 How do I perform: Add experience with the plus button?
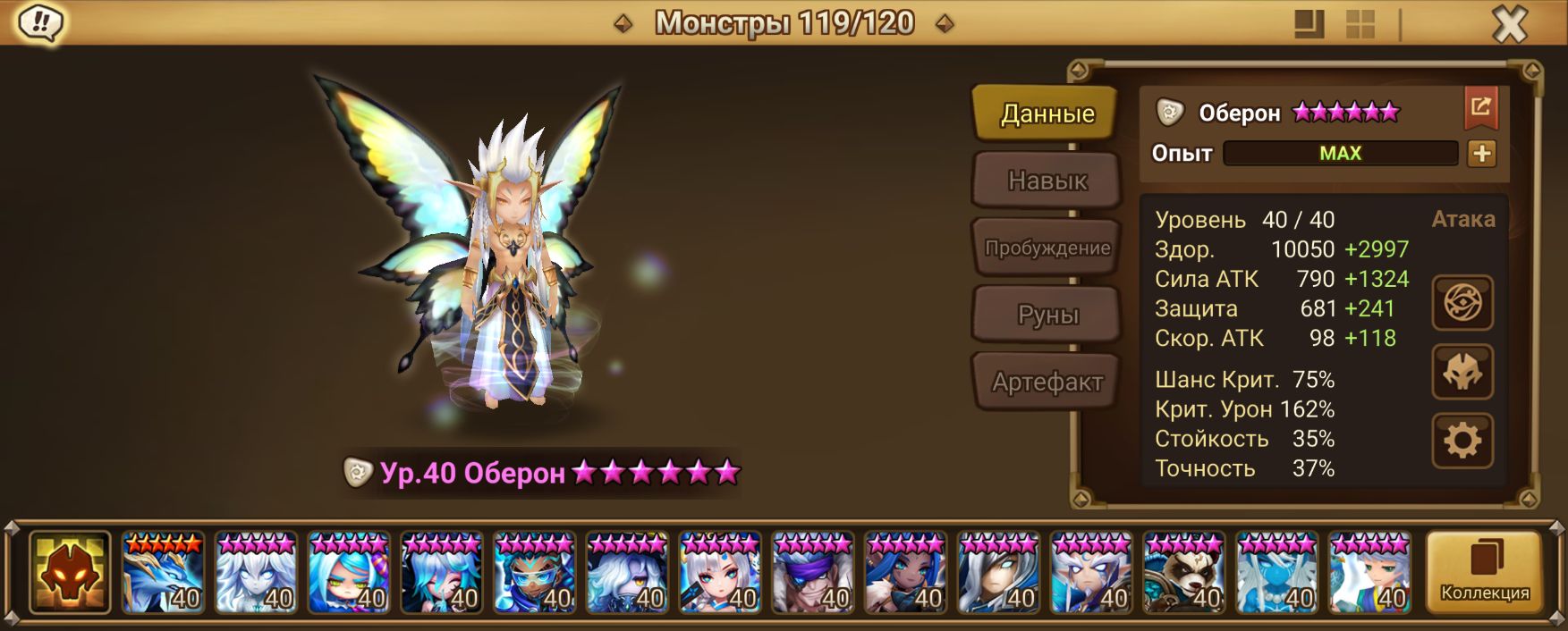1481,154
